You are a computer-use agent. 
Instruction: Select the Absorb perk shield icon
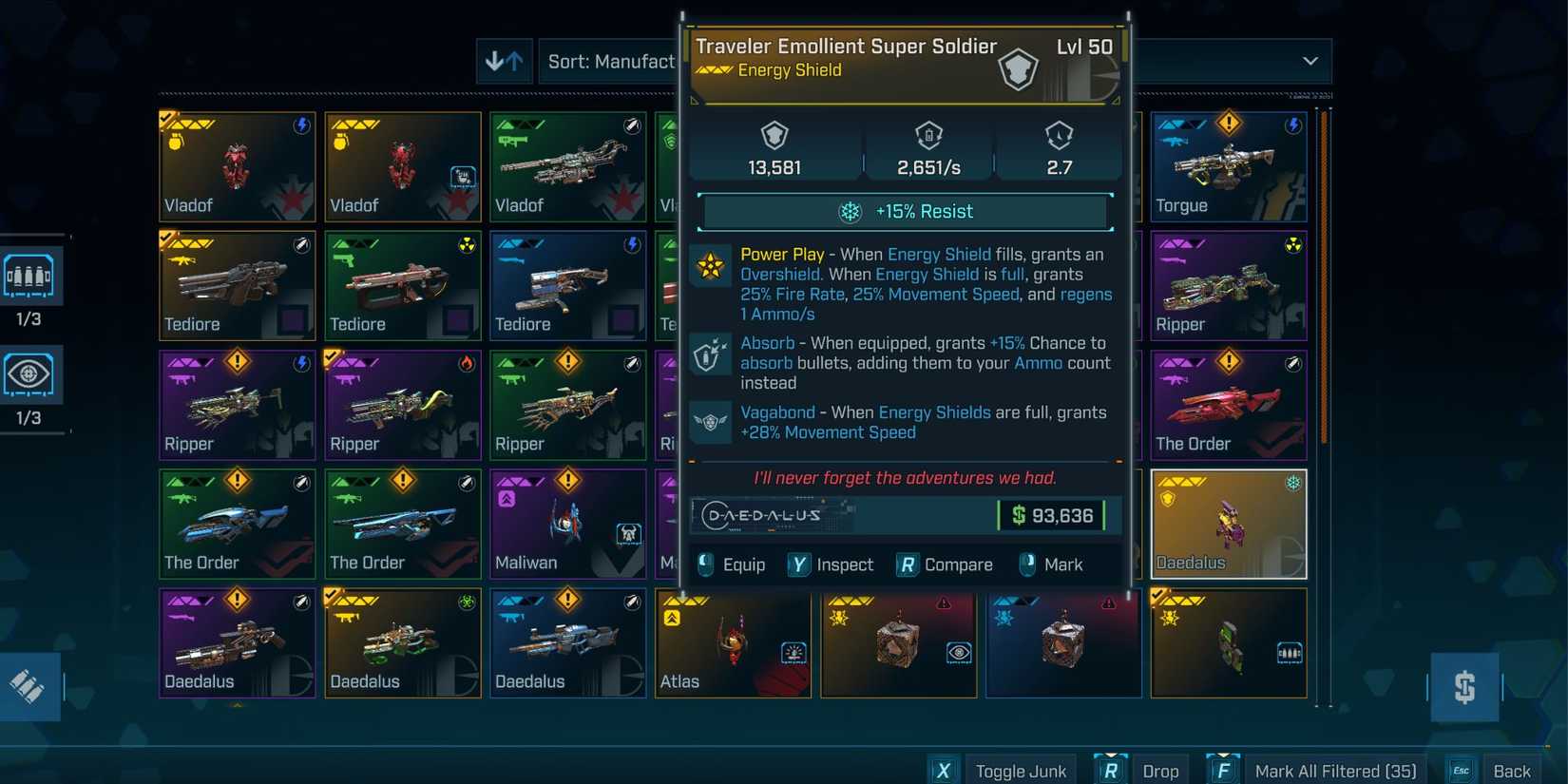point(709,354)
